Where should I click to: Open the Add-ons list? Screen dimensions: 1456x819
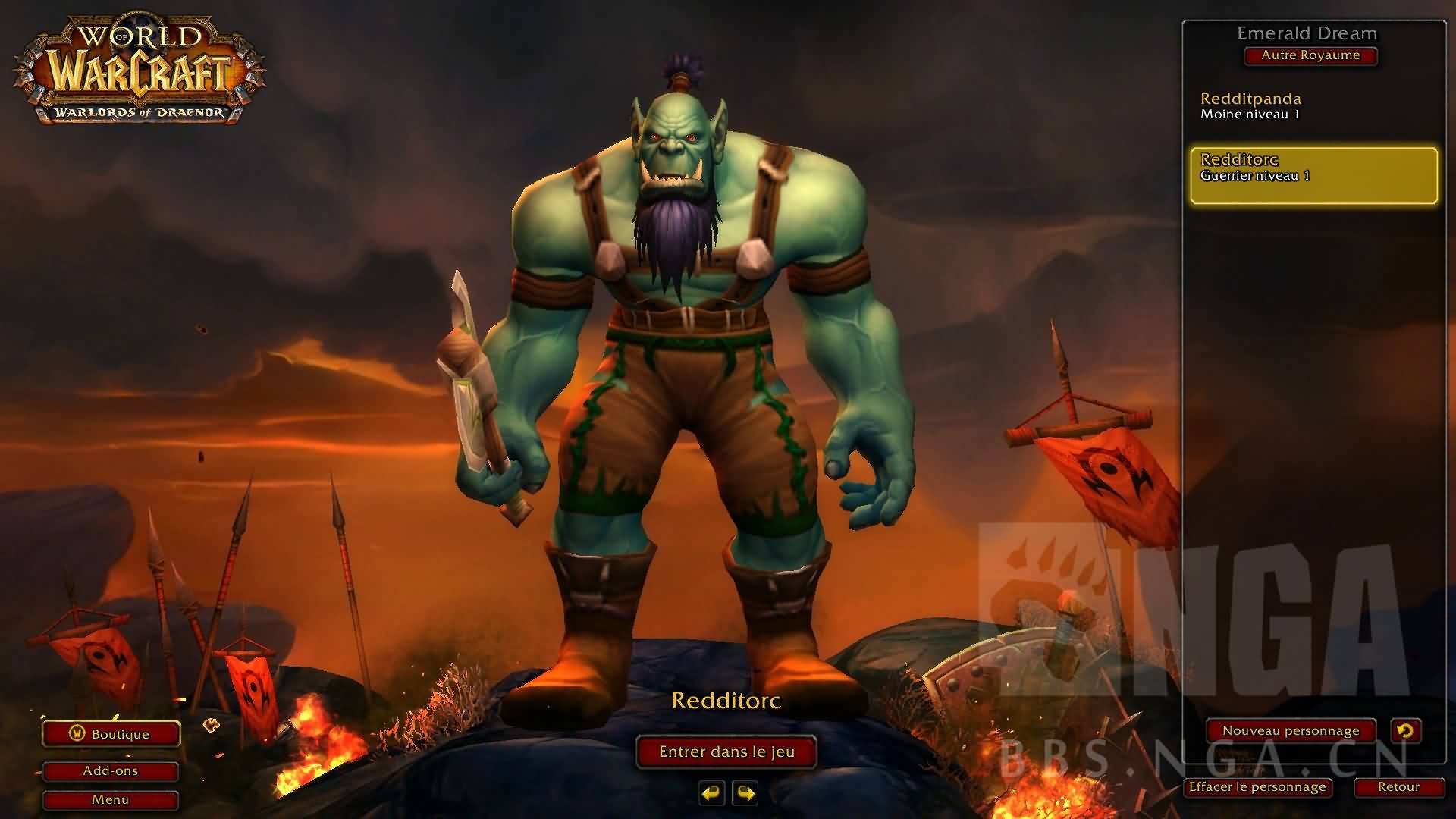click(x=111, y=771)
